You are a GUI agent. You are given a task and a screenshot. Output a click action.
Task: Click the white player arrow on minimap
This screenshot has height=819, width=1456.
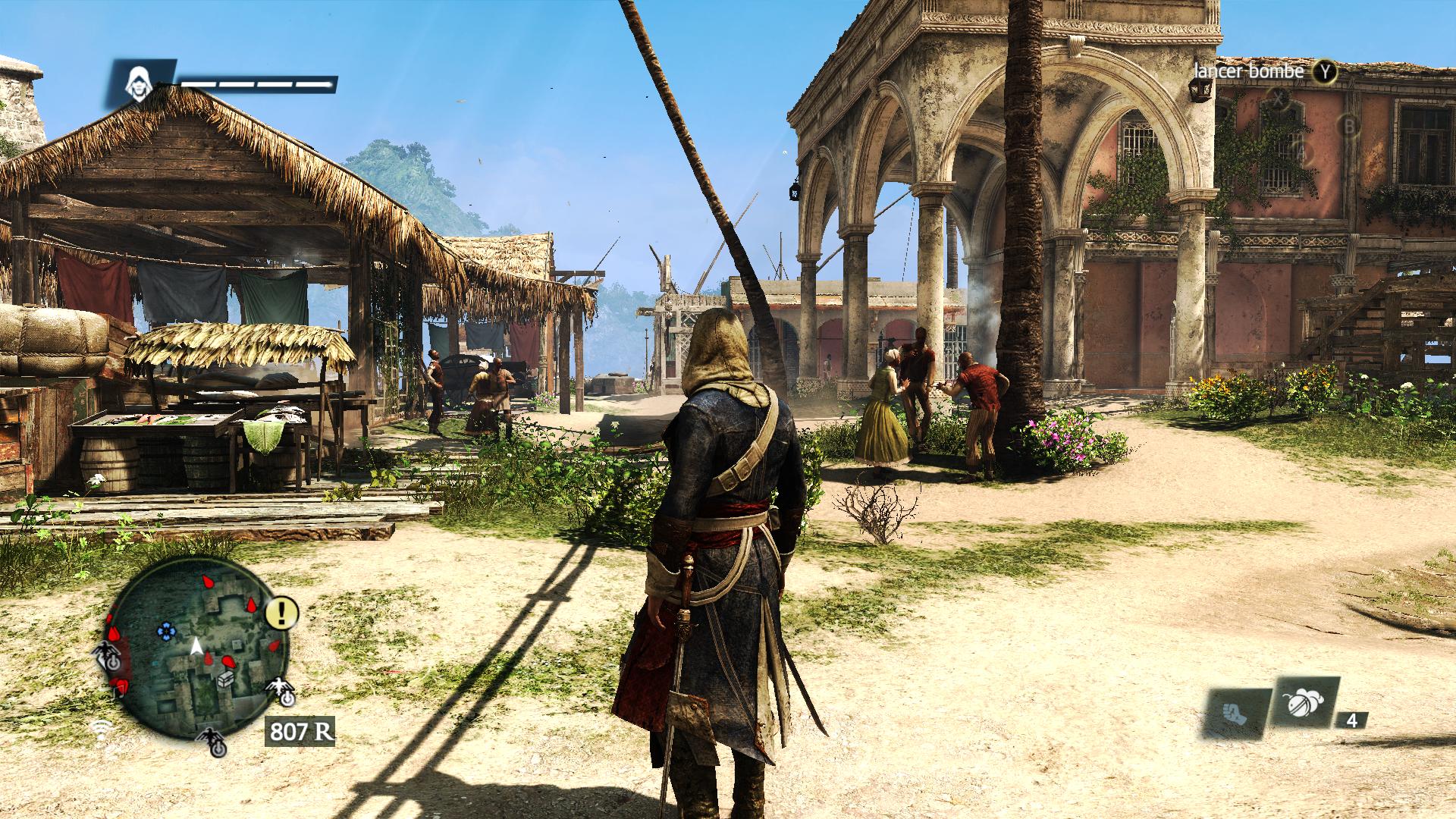(x=196, y=646)
